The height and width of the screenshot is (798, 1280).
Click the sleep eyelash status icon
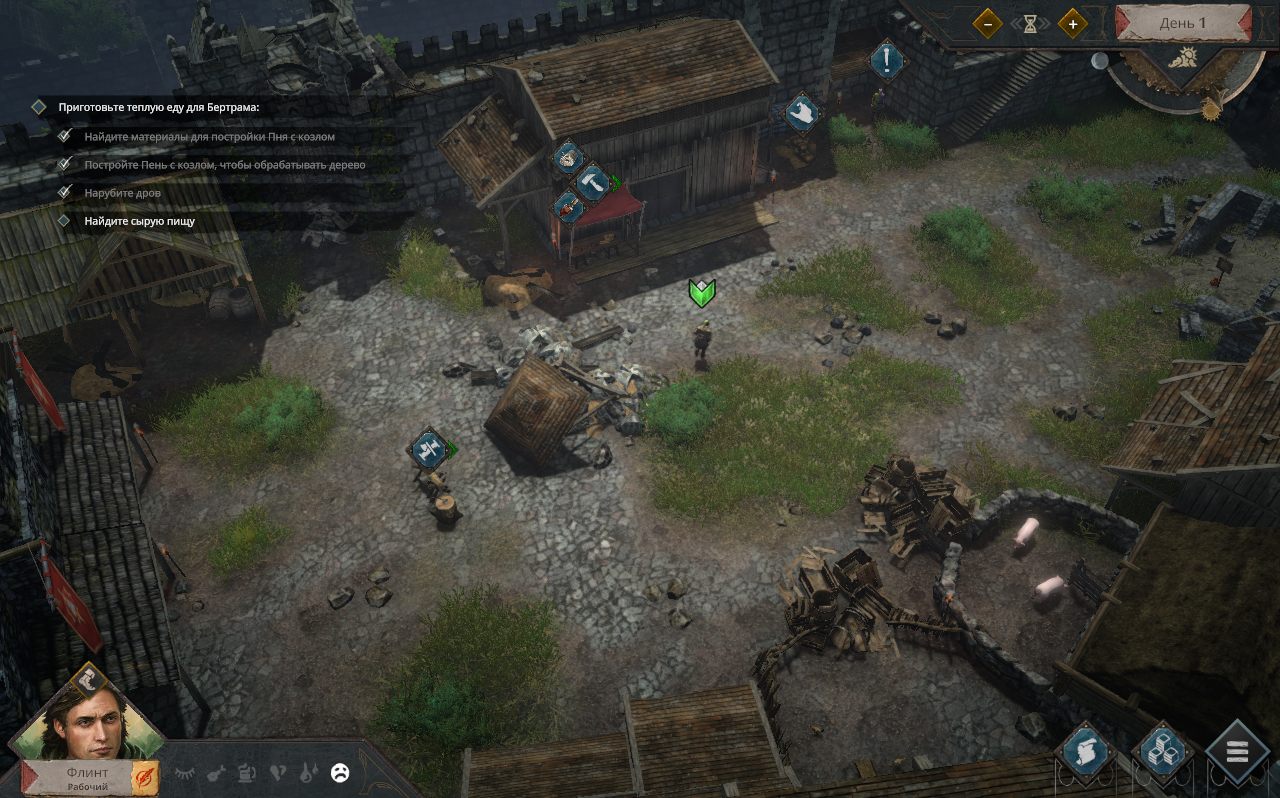pos(184,772)
